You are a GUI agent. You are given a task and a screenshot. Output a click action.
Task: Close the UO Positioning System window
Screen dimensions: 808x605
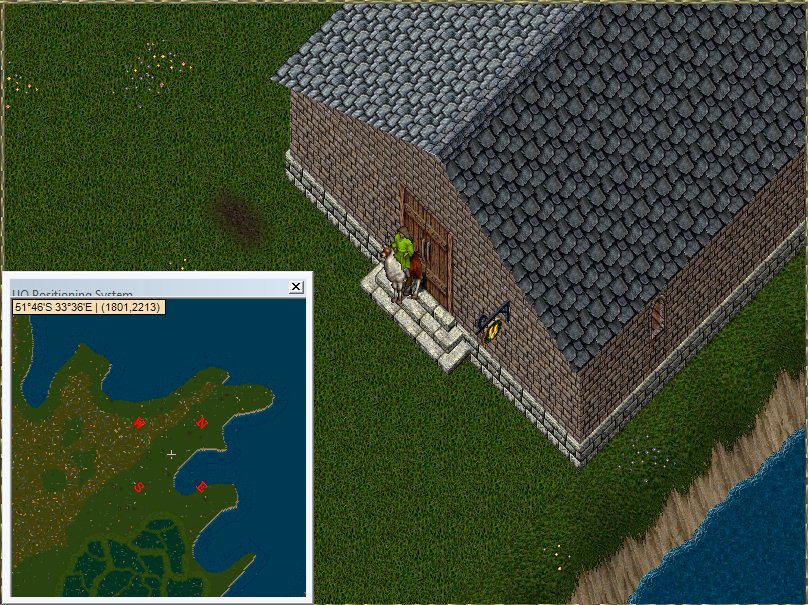[296, 287]
